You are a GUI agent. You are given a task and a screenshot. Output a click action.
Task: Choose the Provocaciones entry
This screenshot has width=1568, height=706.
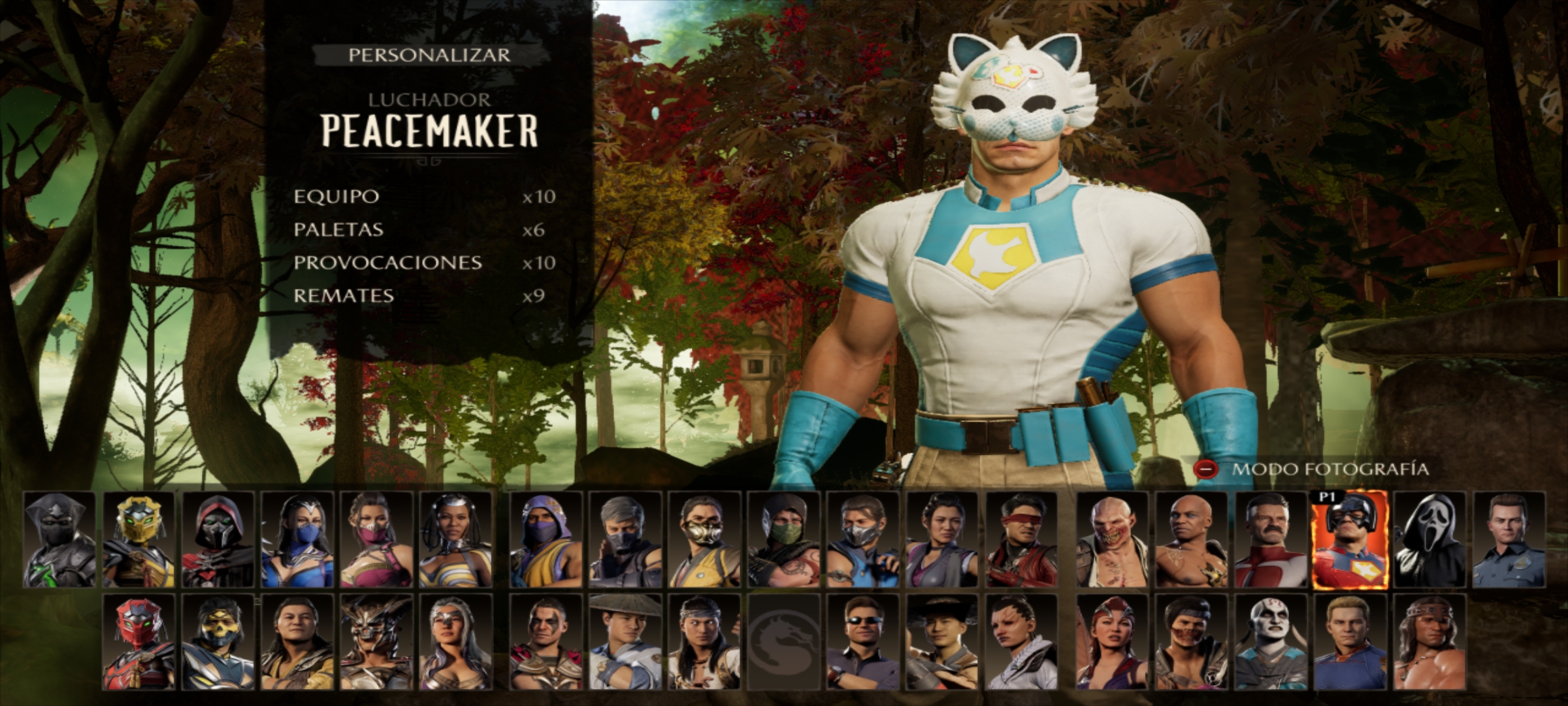click(387, 263)
